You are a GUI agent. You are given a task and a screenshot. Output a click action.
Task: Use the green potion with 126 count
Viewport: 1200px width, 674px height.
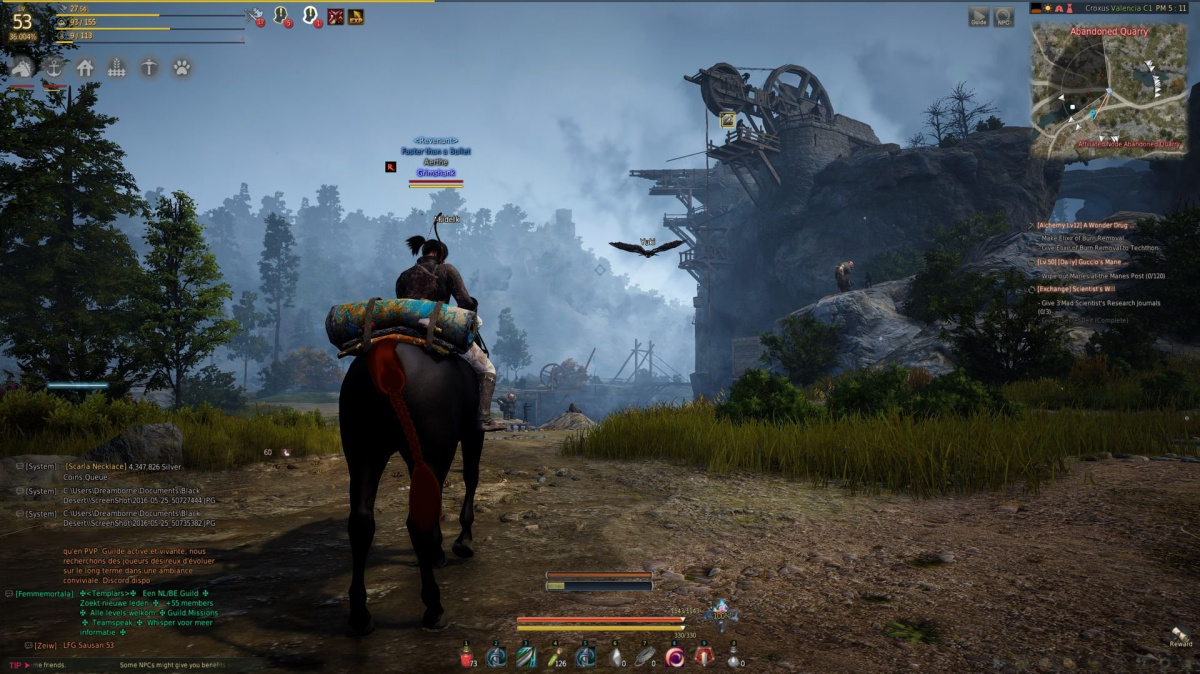tap(556, 656)
